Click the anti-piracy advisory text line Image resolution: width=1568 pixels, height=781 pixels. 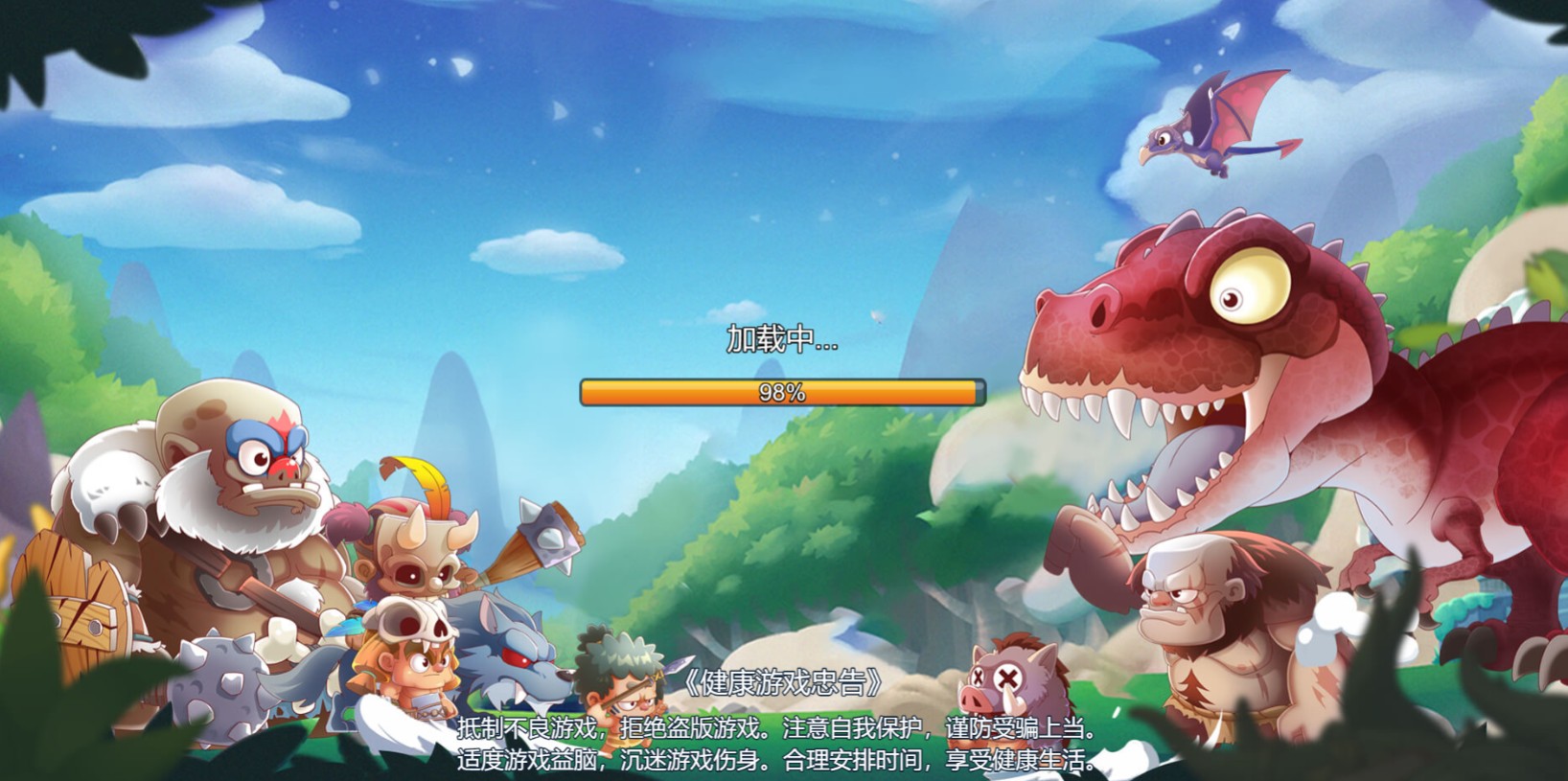pyautogui.click(x=781, y=728)
